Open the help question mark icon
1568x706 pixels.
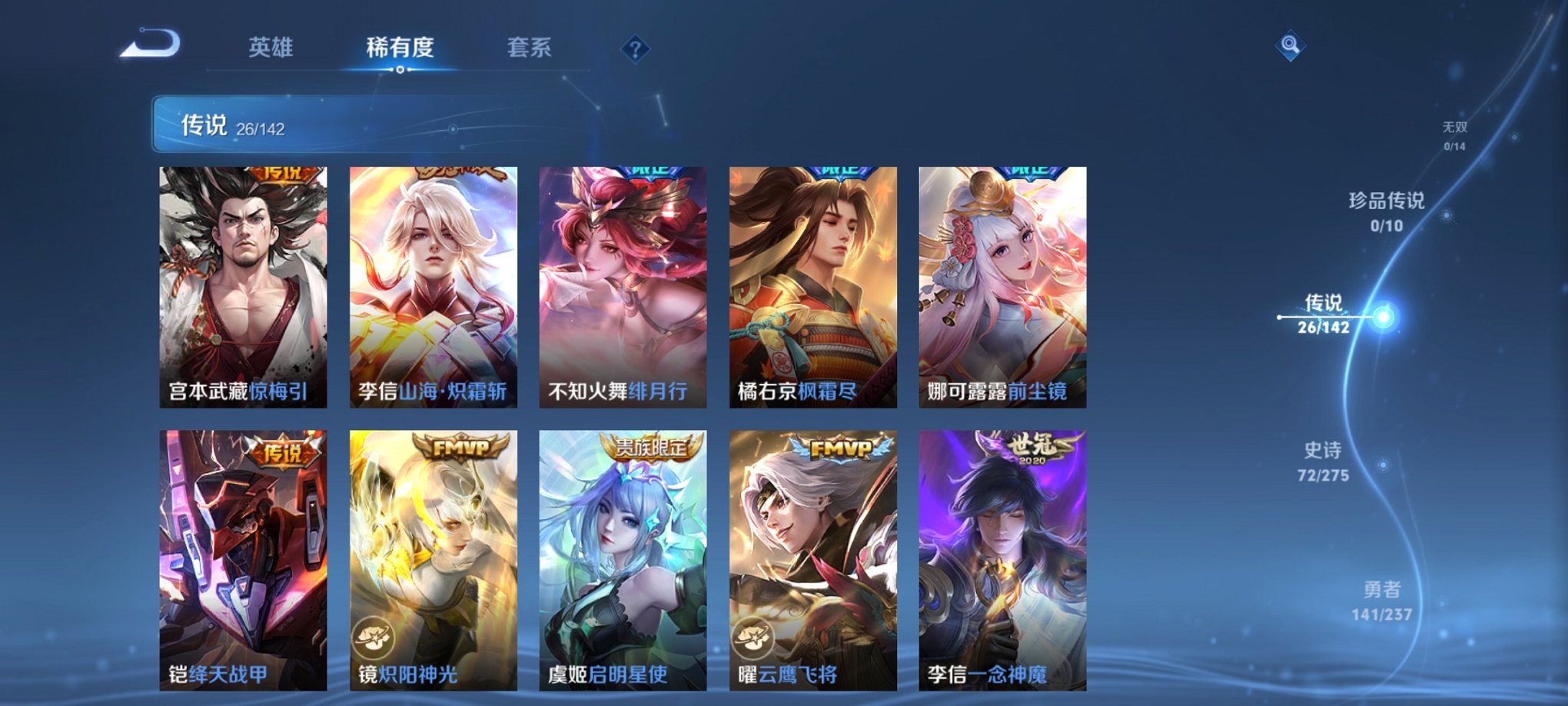click(634, 49)
